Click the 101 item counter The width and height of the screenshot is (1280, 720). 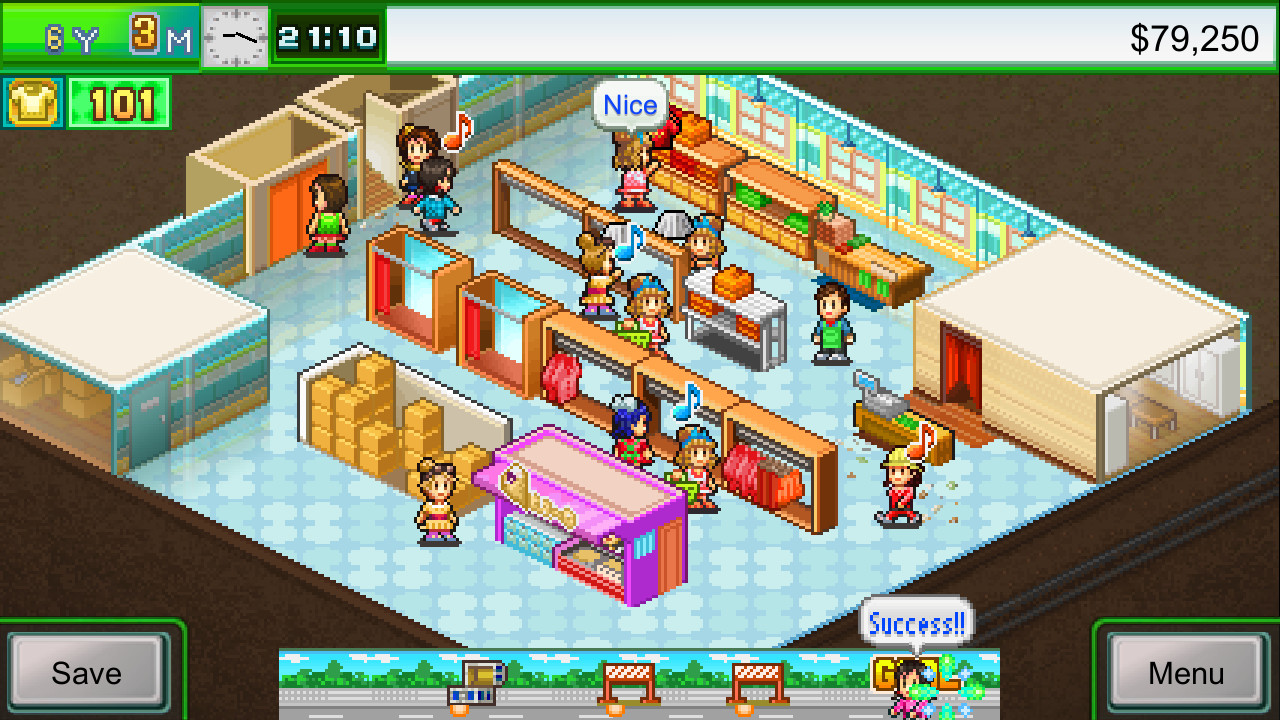pyautogui.click(x=118, y=102)
